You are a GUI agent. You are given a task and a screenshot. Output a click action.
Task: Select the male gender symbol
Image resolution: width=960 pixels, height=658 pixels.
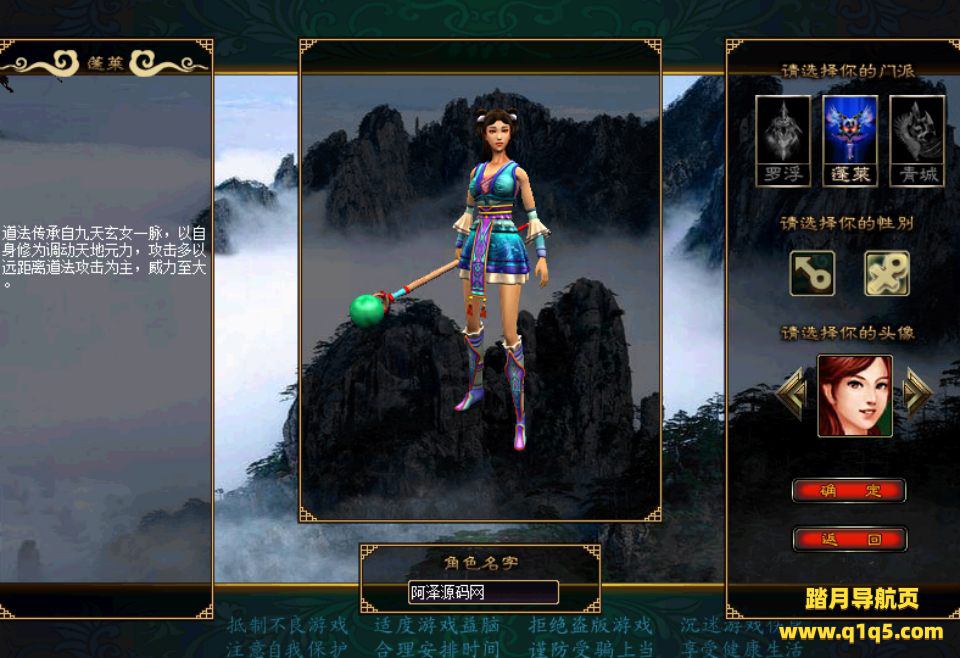[x=812, y=273]
